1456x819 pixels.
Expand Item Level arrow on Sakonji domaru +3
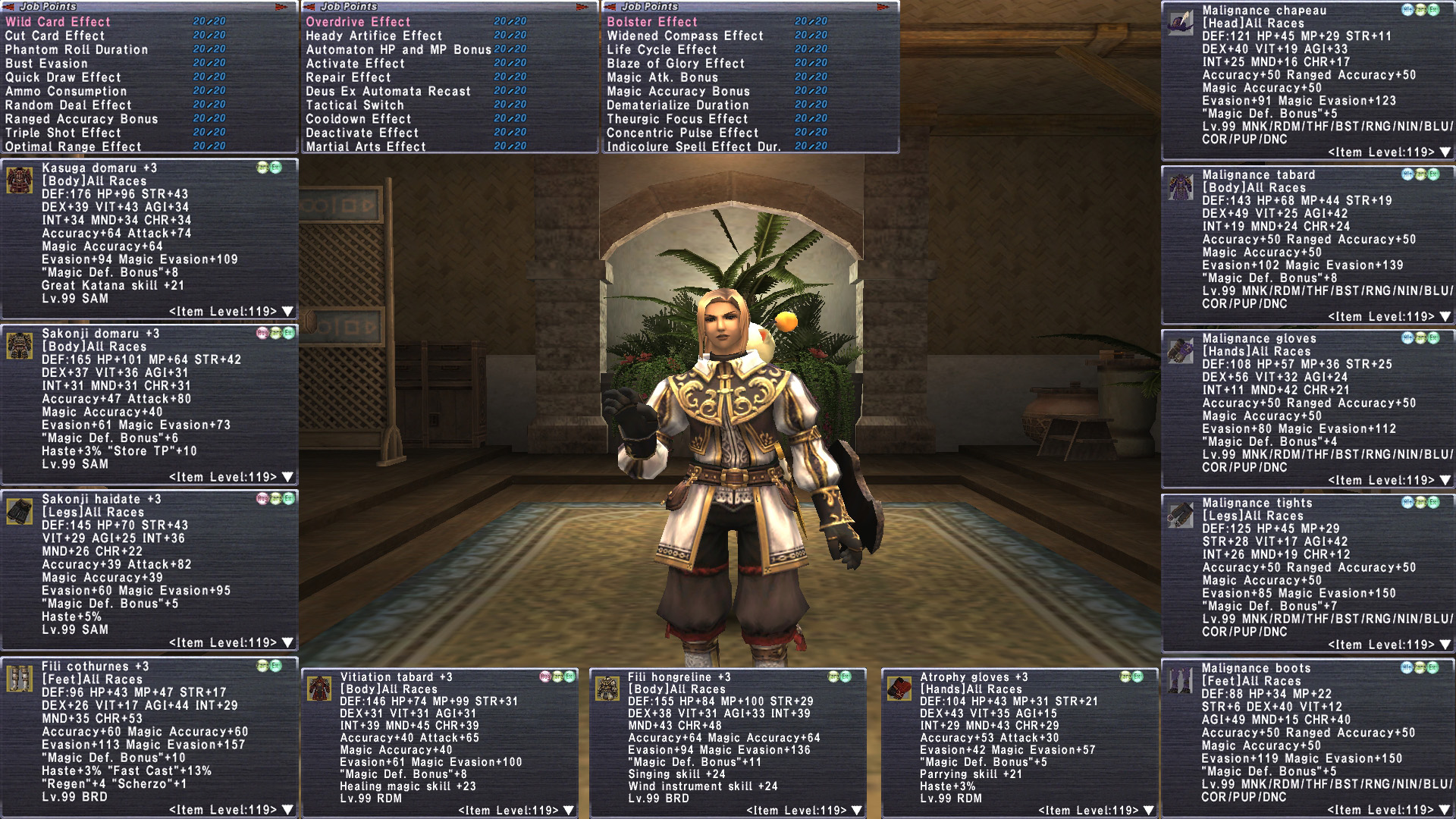[287, 477]
